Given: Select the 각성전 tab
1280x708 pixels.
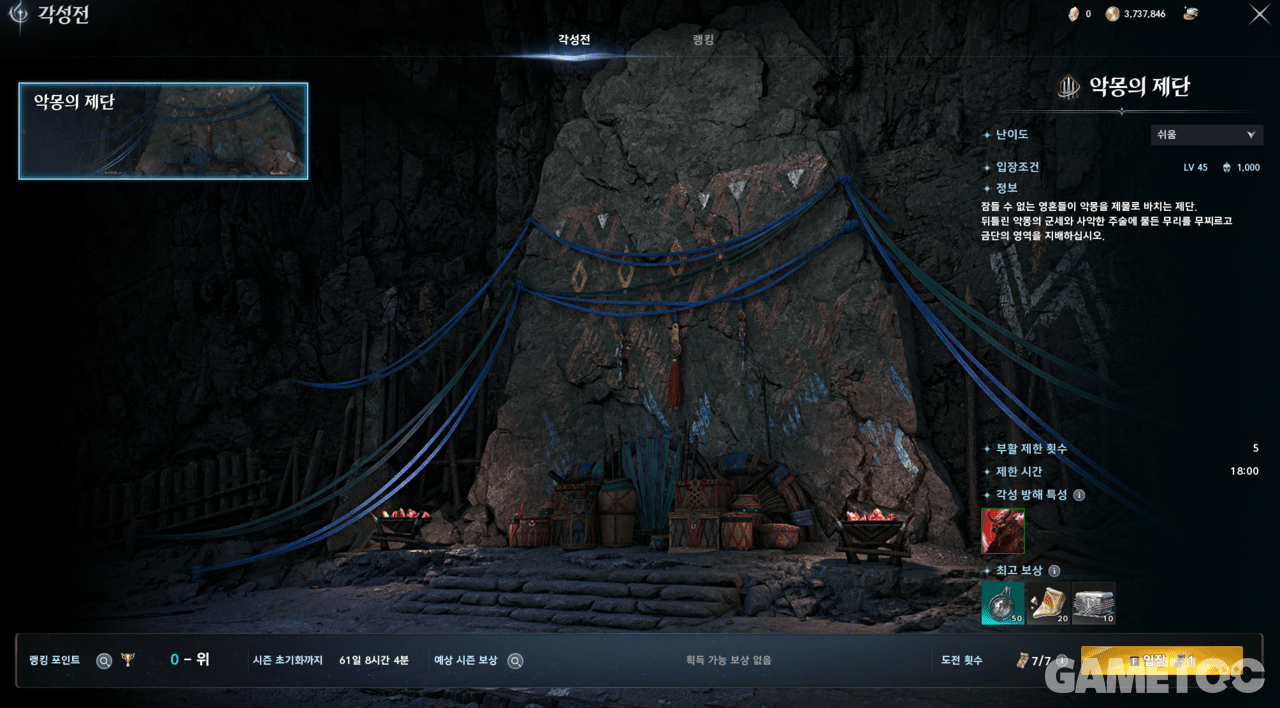Looking at the screenshot, I should (x=574, y=40).
